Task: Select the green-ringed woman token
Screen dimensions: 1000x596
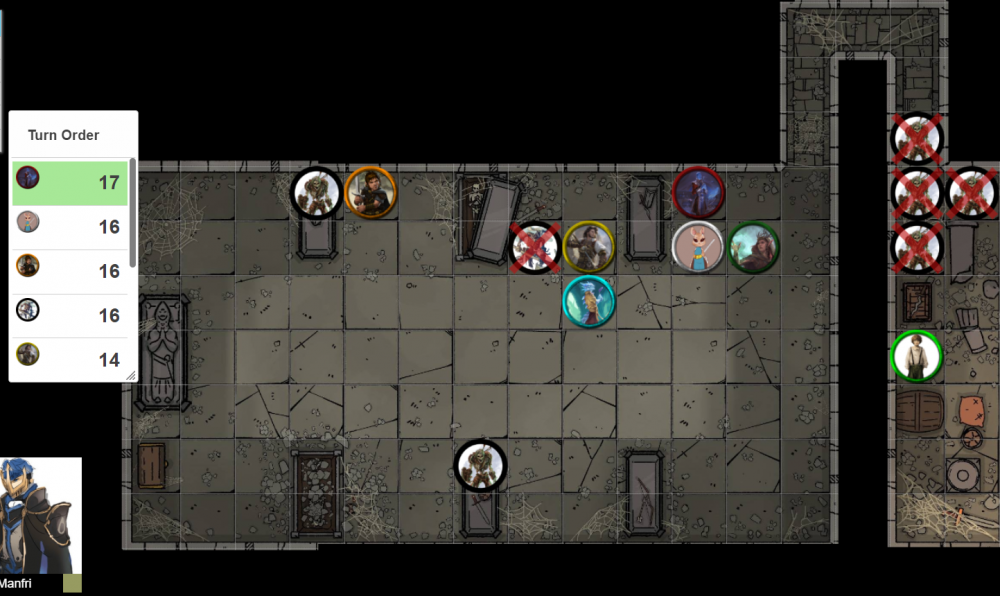Action: [x=753, y=247]
